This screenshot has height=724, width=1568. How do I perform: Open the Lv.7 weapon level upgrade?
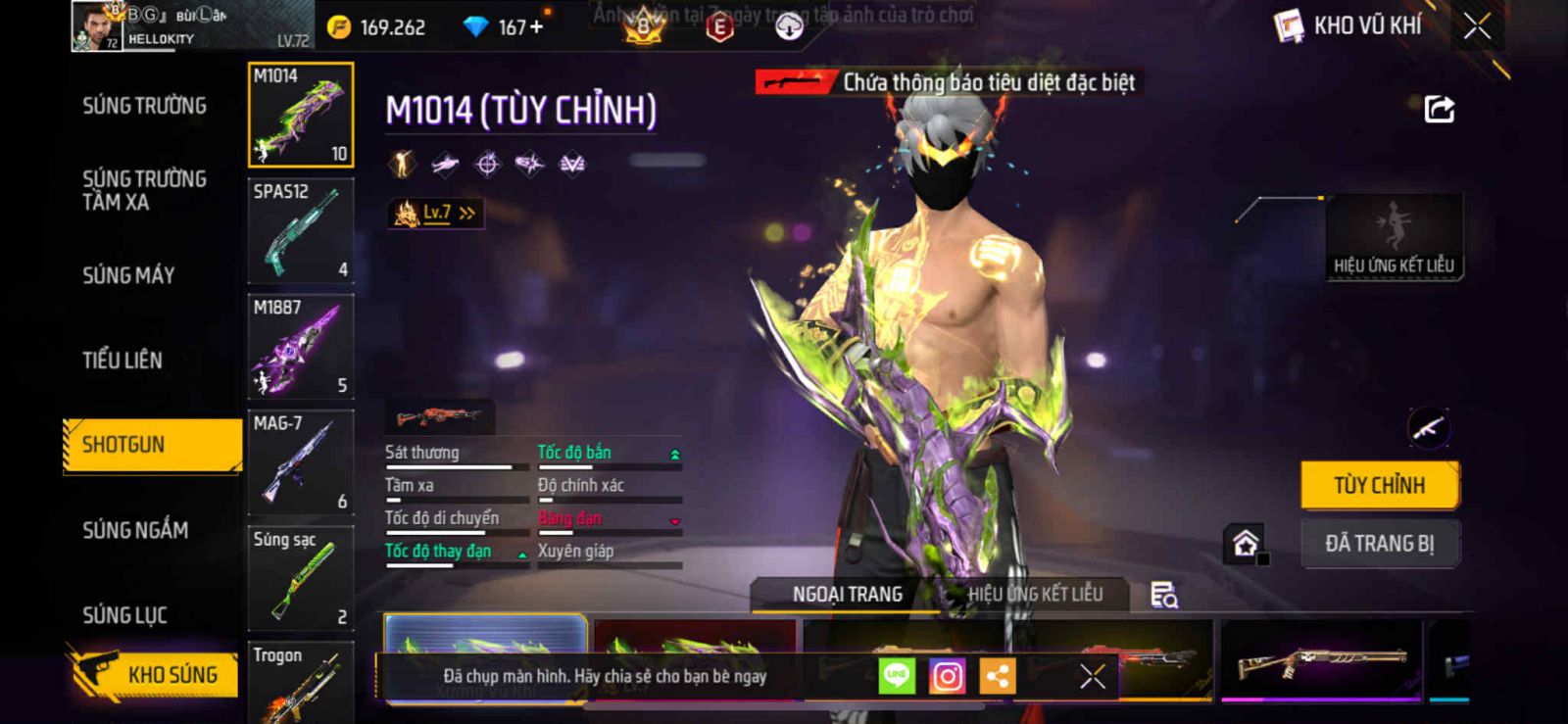tap(436, 213)
